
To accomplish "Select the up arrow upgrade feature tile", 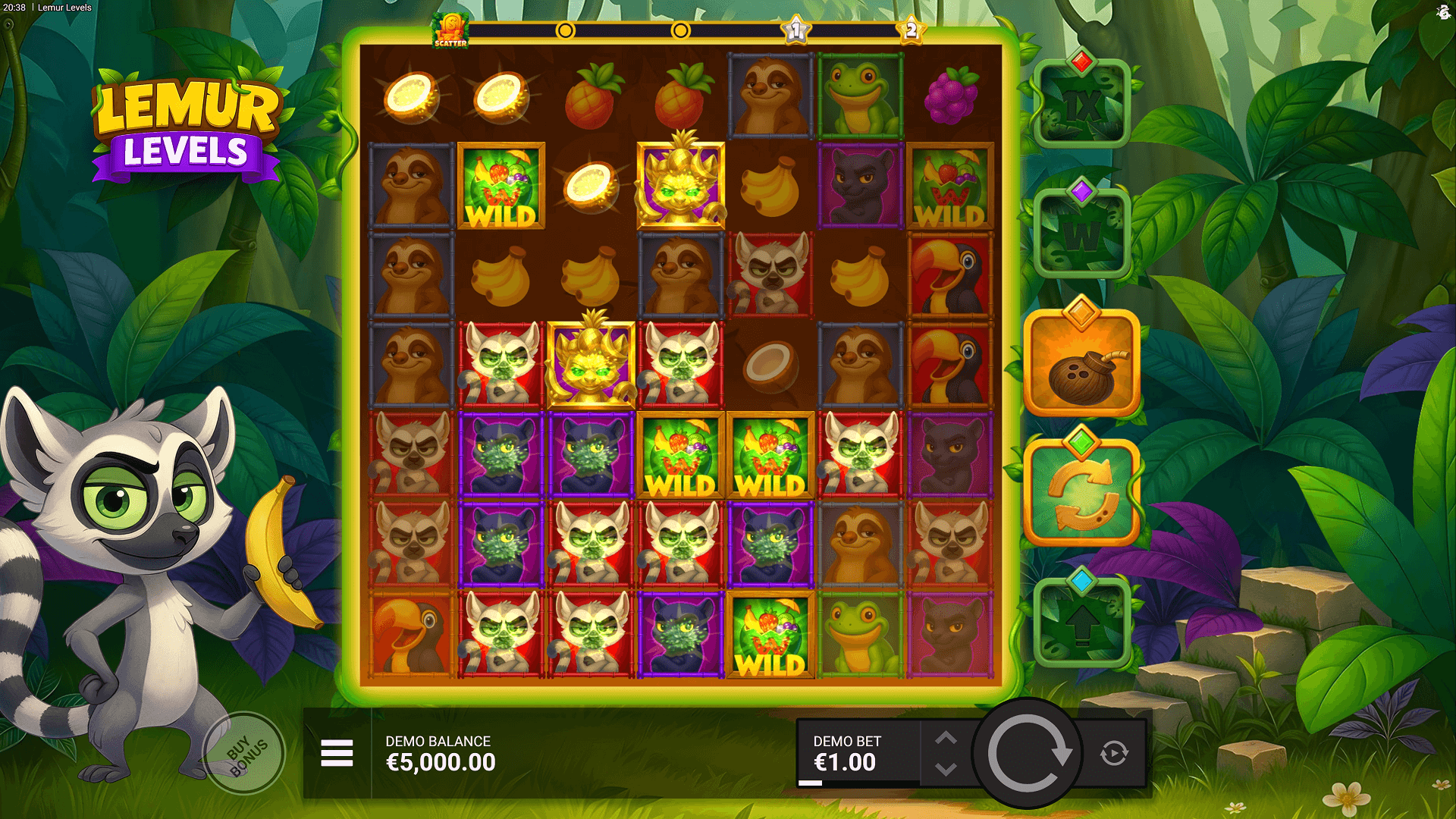I will pyautogui.click(x=1081, y=623).
